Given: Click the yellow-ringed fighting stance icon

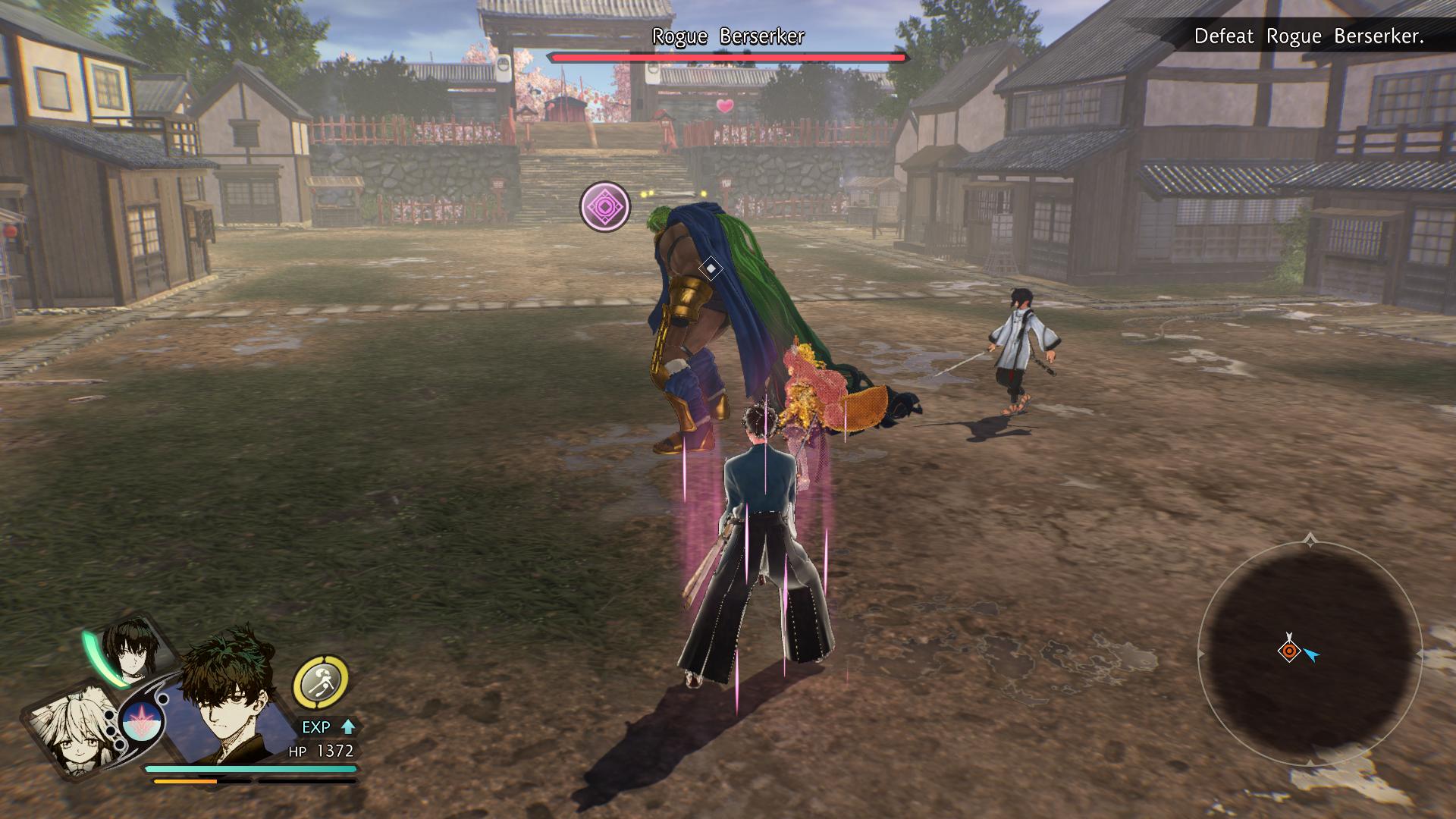Looking at the screenshot, I should (x=321, y=682).
